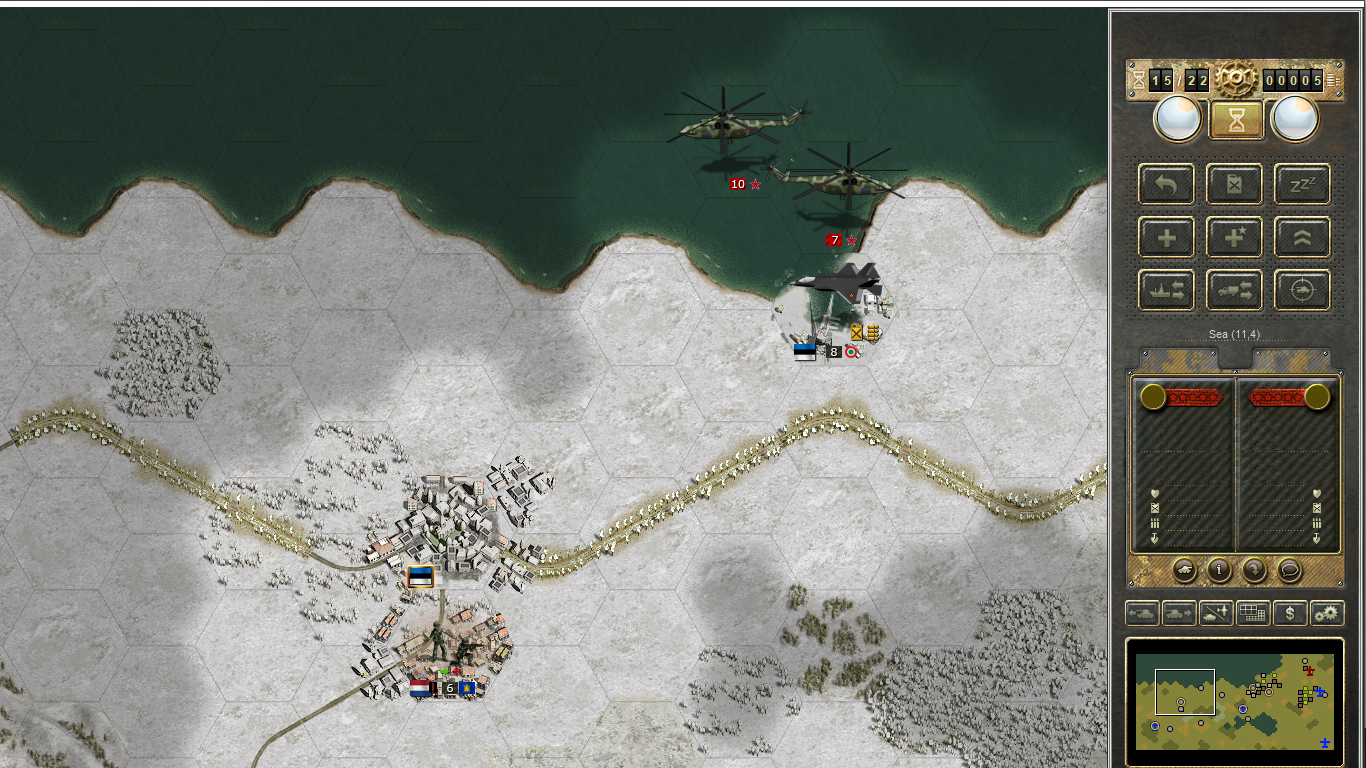
Task: Click the undo arrow button
Action: [x=1167, y=184]
